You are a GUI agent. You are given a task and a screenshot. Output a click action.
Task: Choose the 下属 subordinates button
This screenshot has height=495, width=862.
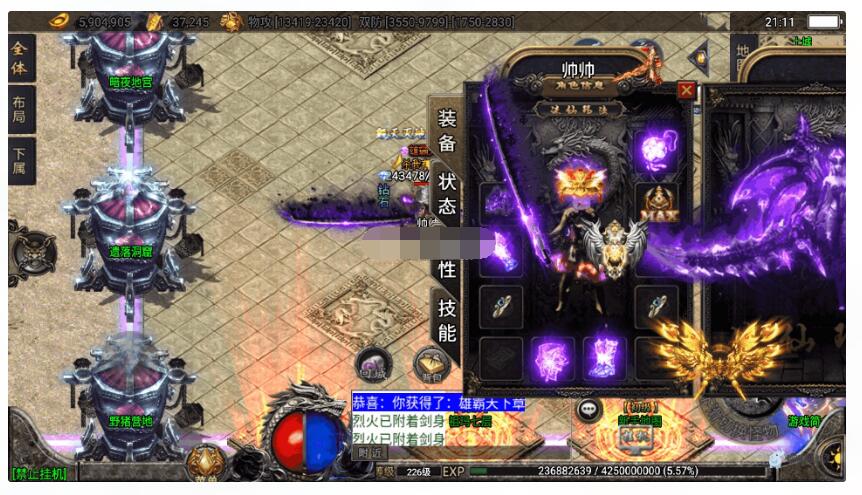[x=21, y=163]
